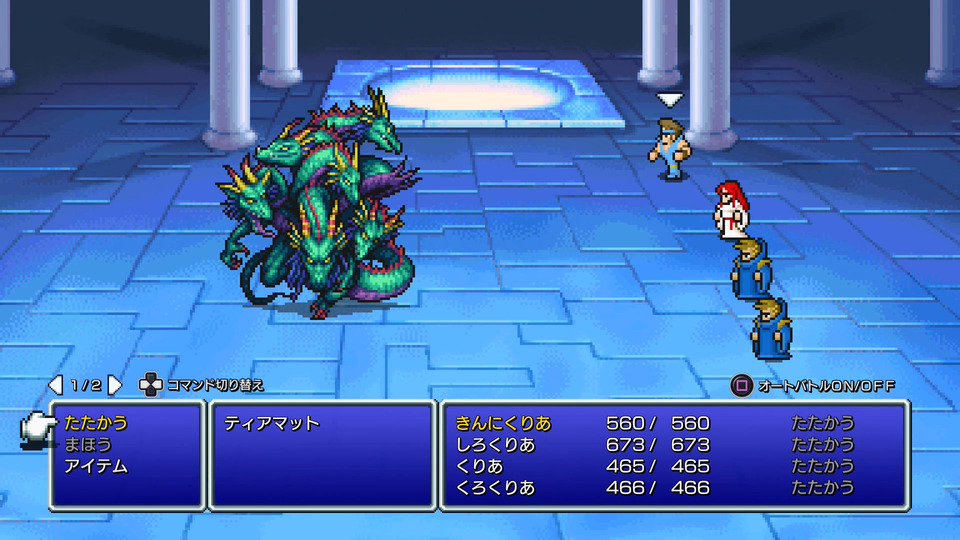The height and width of the screenshot is (540, 960).
Task: Select party member きんにくりあ
Action: click(503, 423)
